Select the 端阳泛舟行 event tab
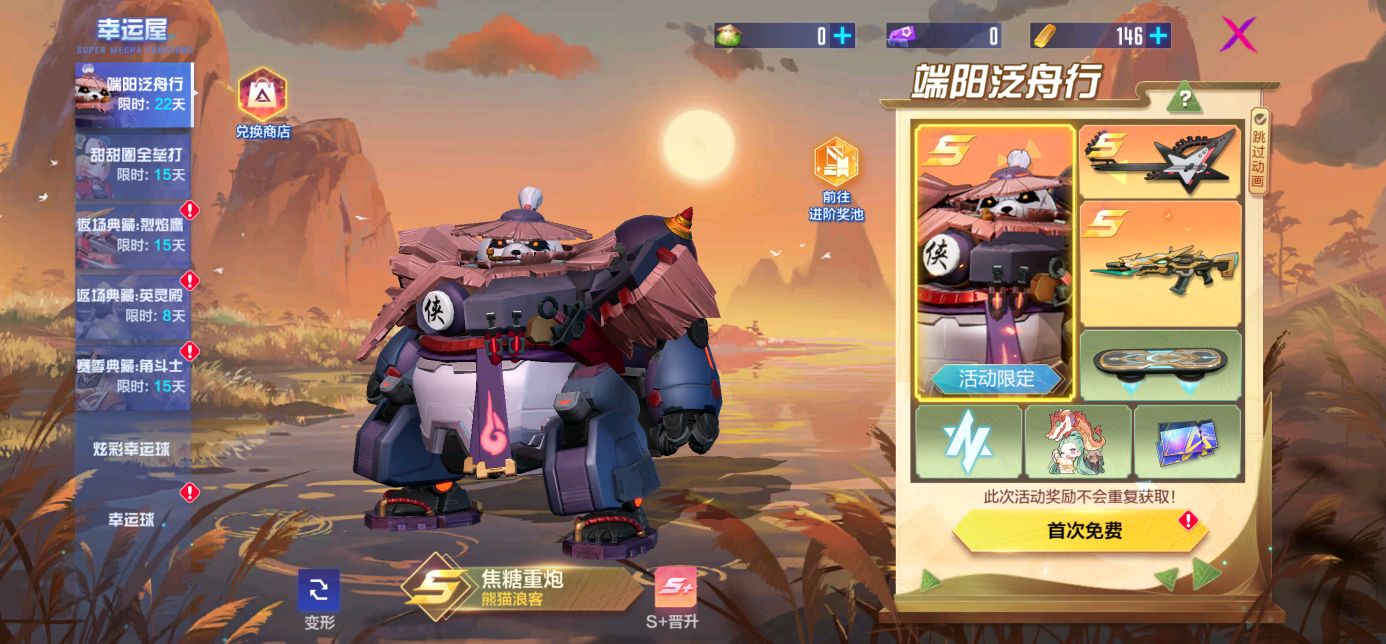Image resolution: width=1386 pixels, height=644 pixels. 134,94
